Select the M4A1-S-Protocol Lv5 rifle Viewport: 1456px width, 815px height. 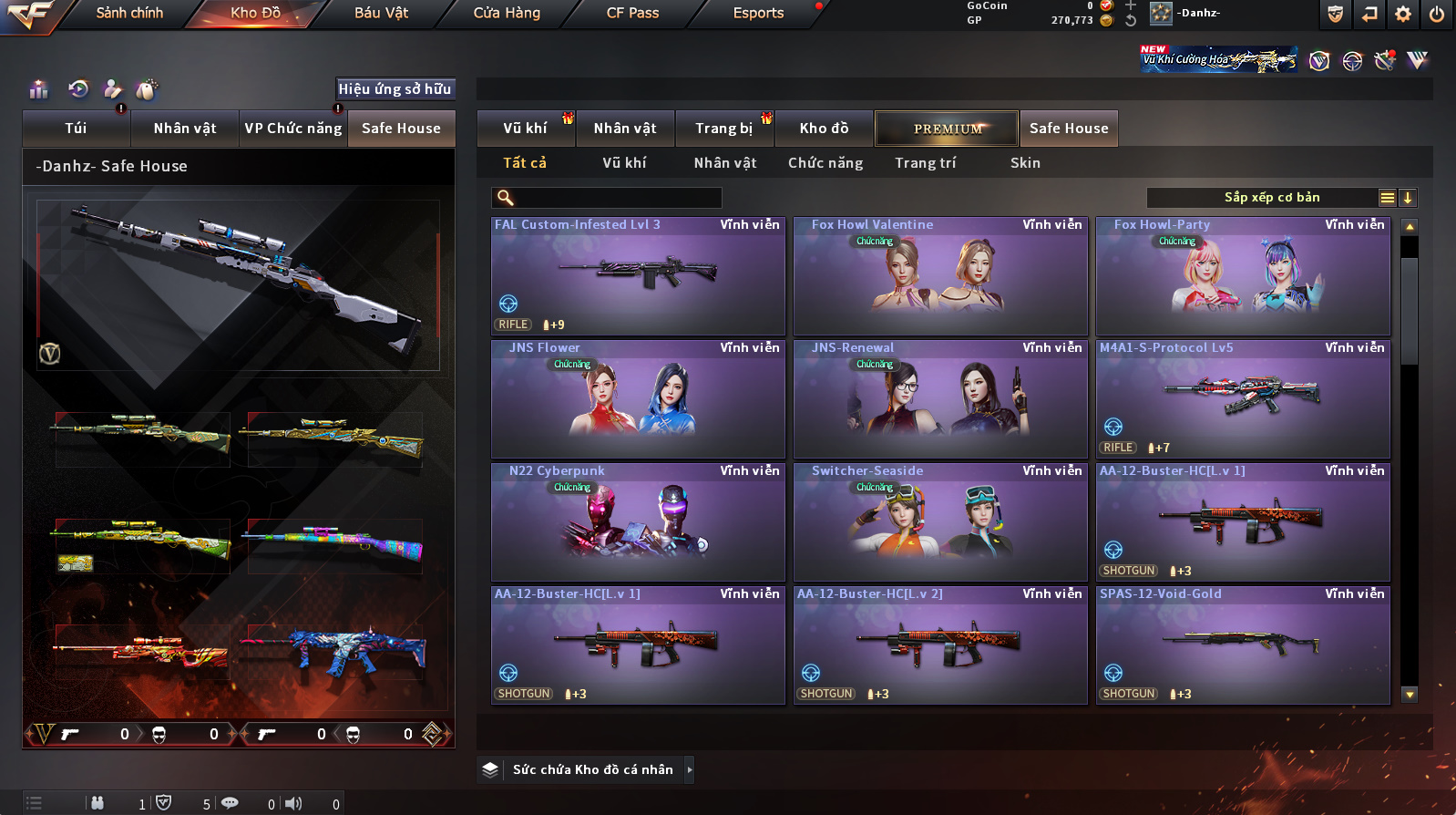(x=1243, y=398)
